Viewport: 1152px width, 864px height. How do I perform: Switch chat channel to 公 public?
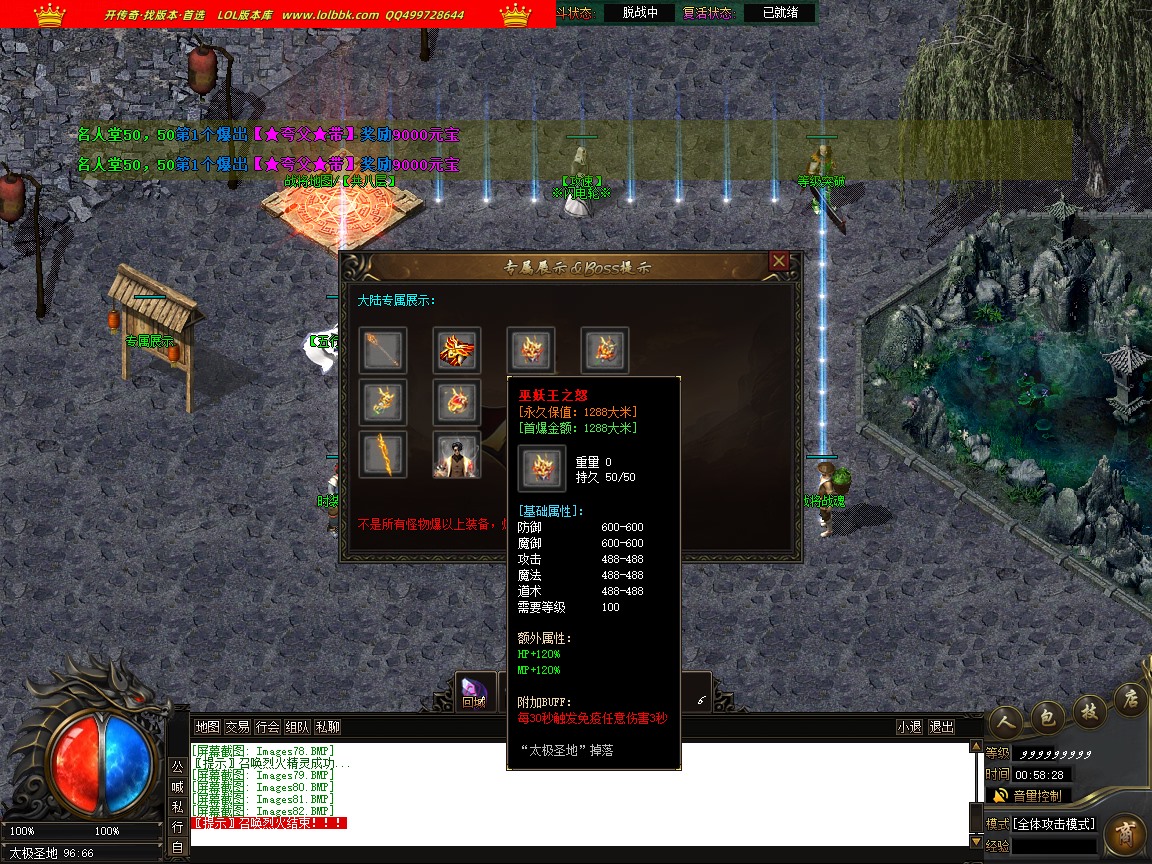point(176,767)
